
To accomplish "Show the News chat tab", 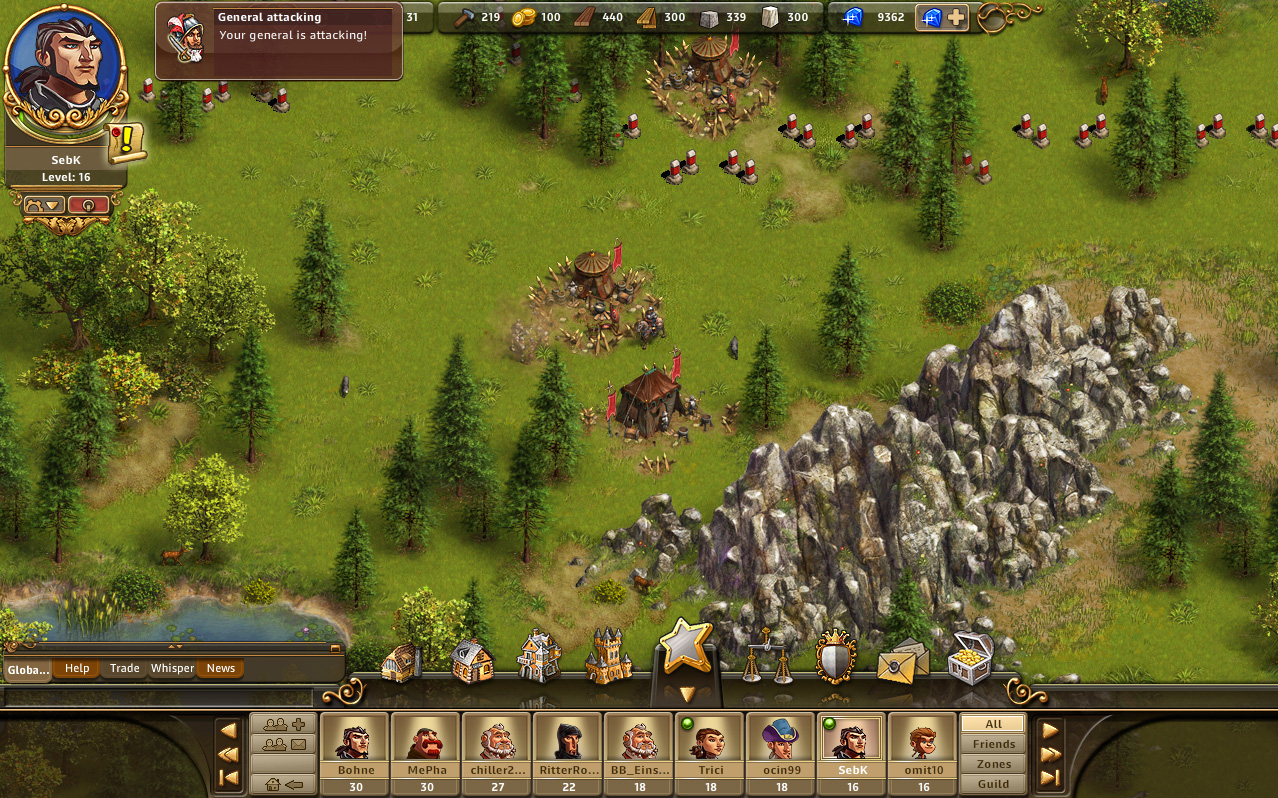I will coord(221,669).
